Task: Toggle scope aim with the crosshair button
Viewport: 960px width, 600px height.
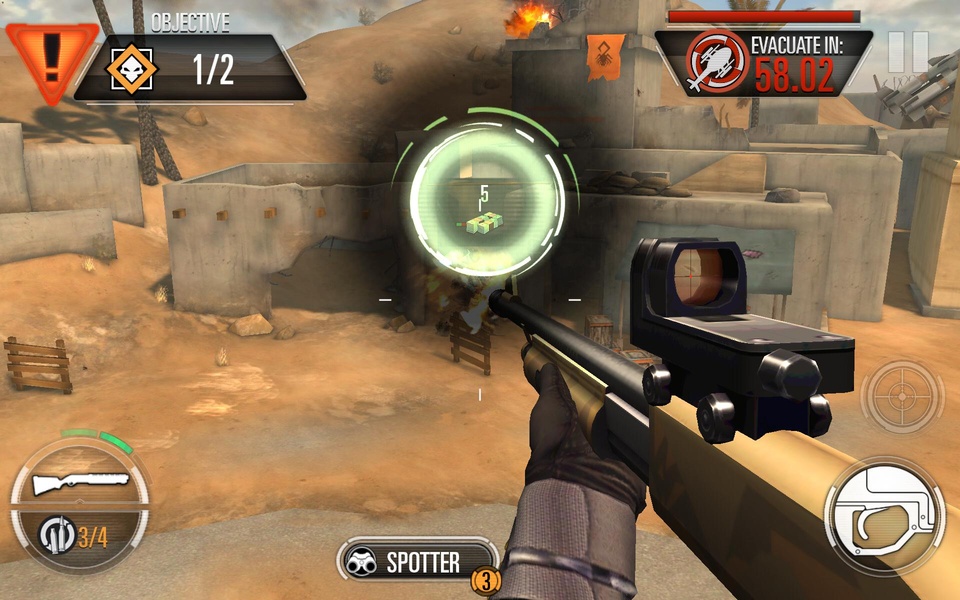Action: click(901, 397)
